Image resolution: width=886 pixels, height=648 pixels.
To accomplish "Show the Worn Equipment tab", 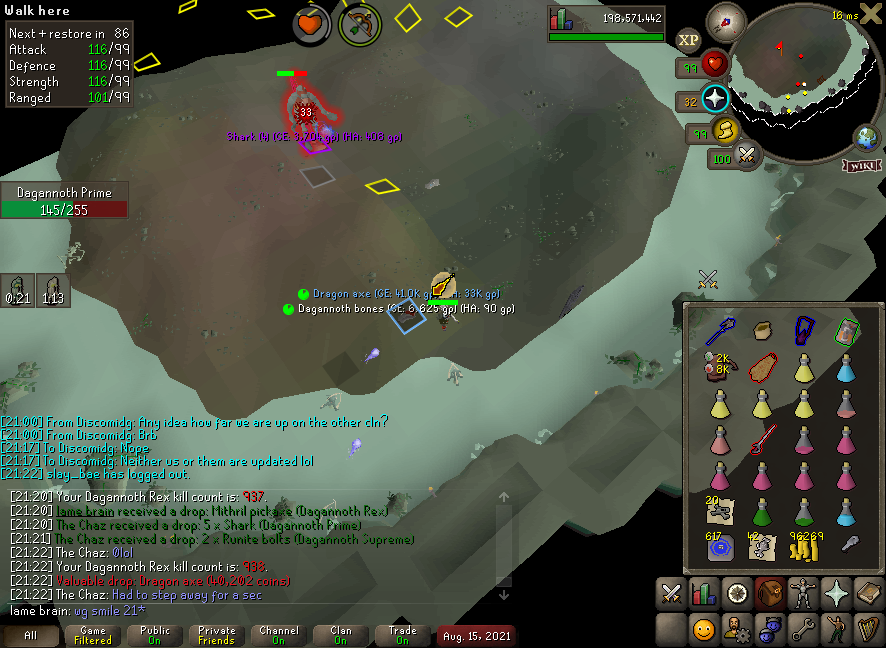I will [802, 594].
